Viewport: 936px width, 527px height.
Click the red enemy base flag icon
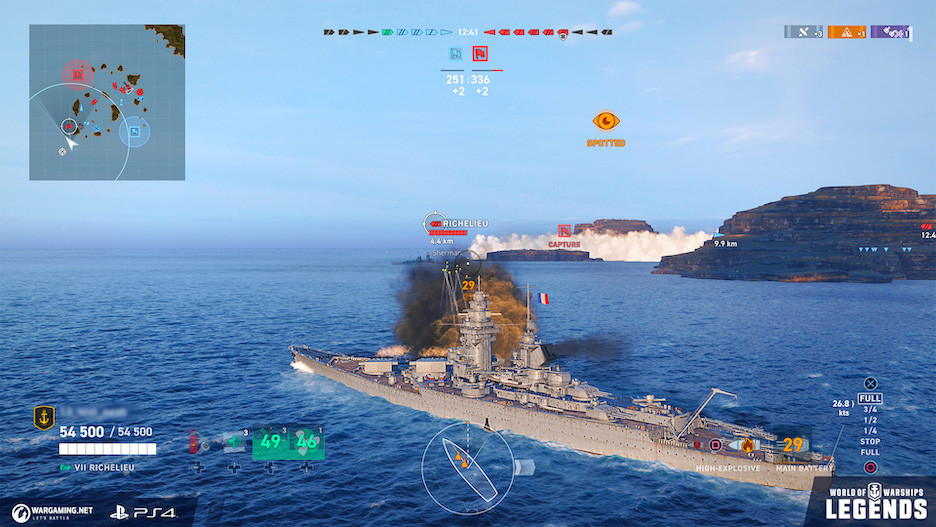pyautogui.click(x=481, y=54)
